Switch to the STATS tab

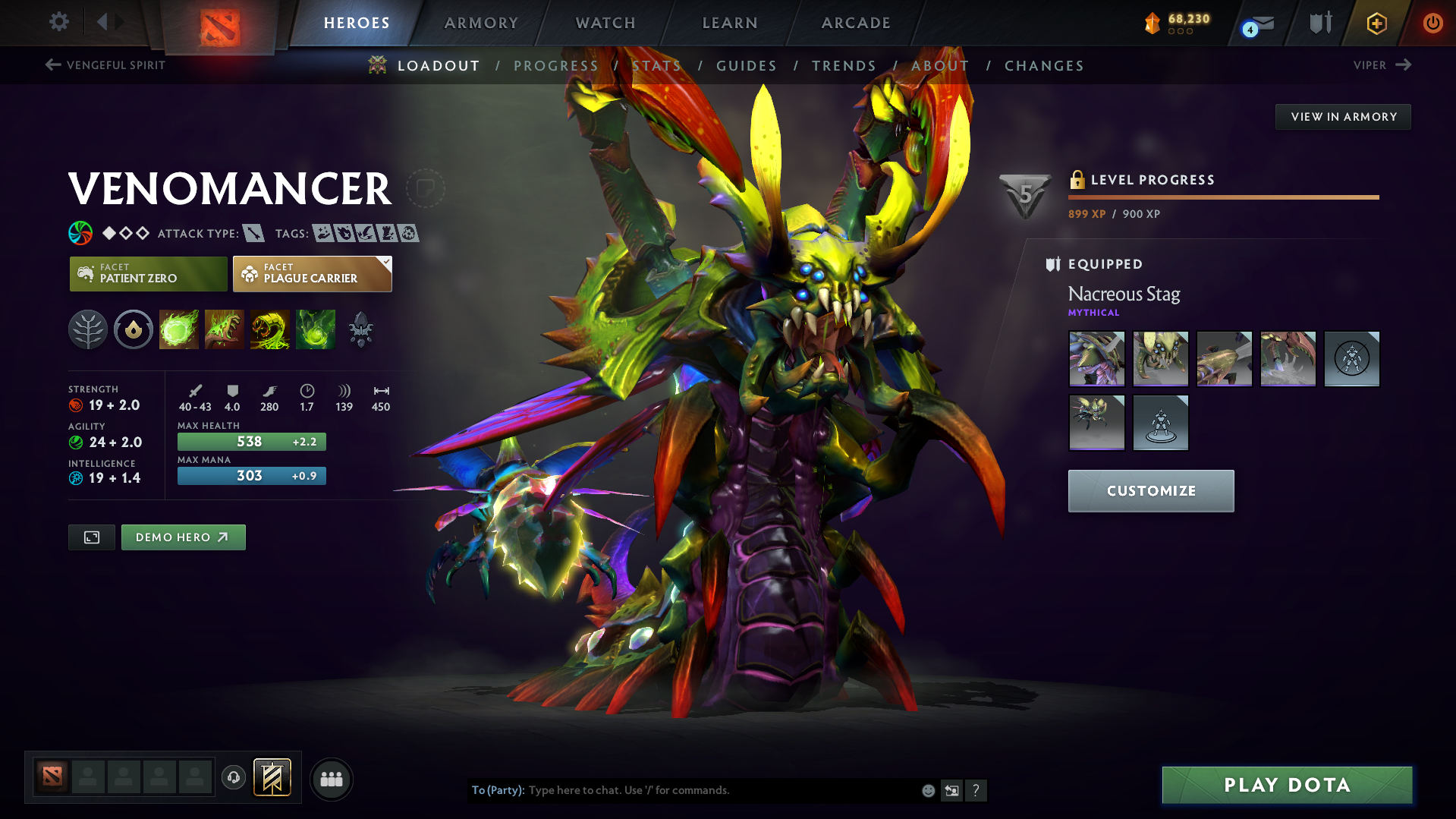(657, 66)
